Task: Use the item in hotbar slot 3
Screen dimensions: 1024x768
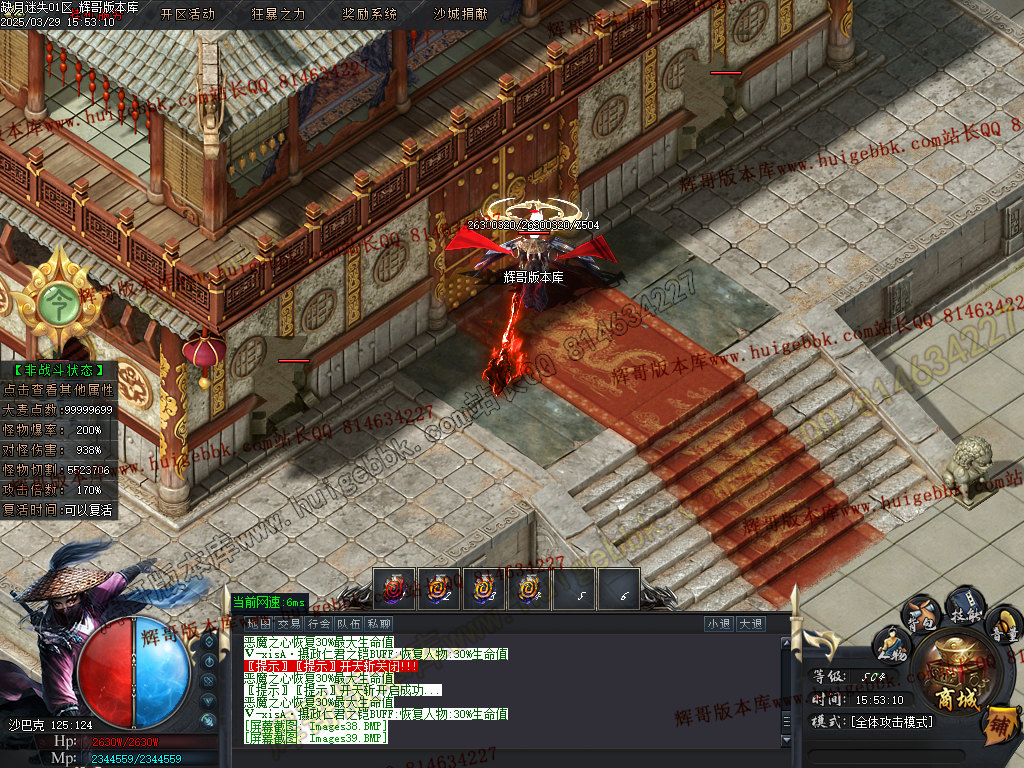Action: [483, 589]
